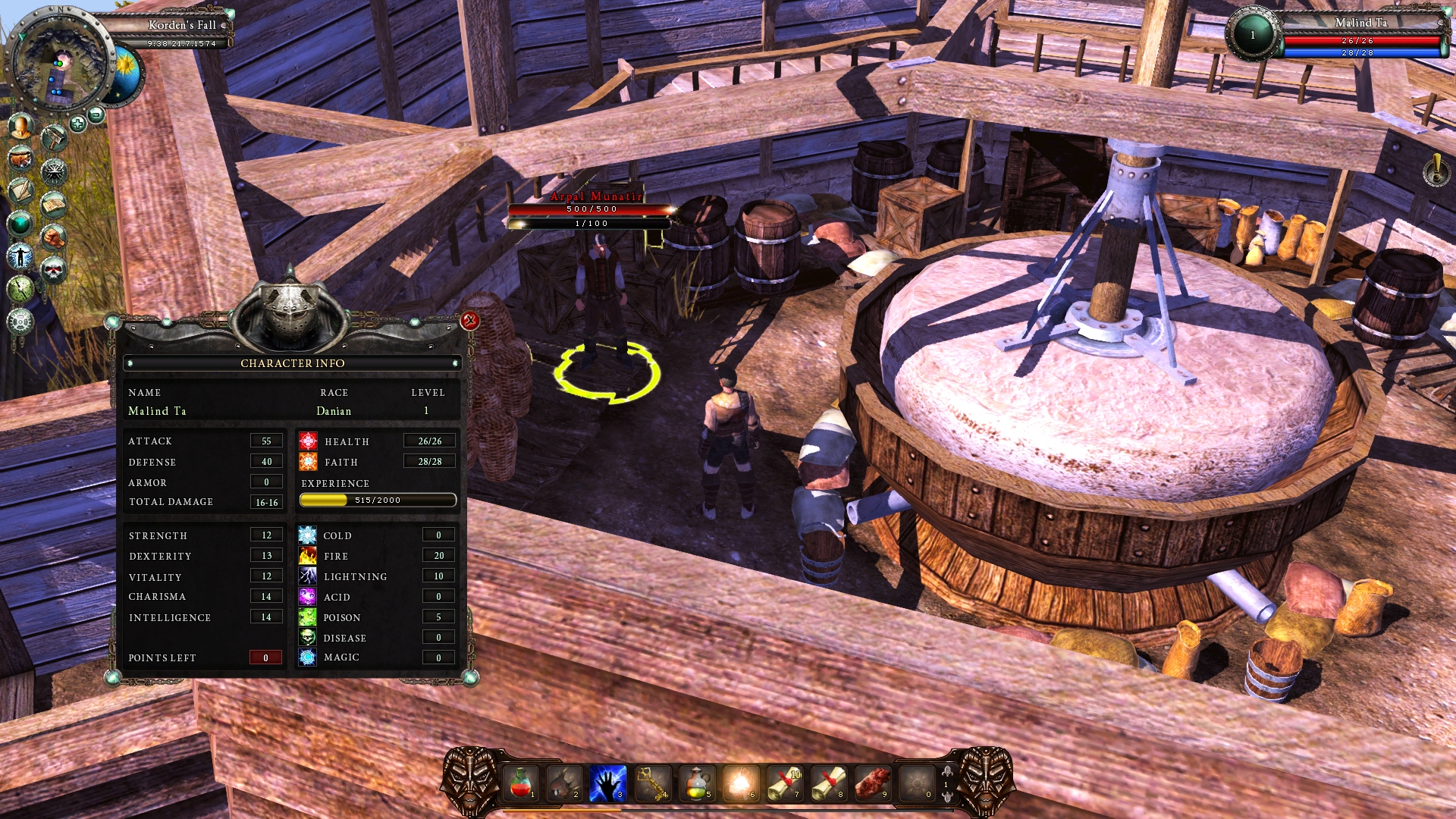Open the leather bag inventory icon
Image resolution: width=1456 pixels, height=819 pixels.
pyautogui.click(x=20, y=158)
